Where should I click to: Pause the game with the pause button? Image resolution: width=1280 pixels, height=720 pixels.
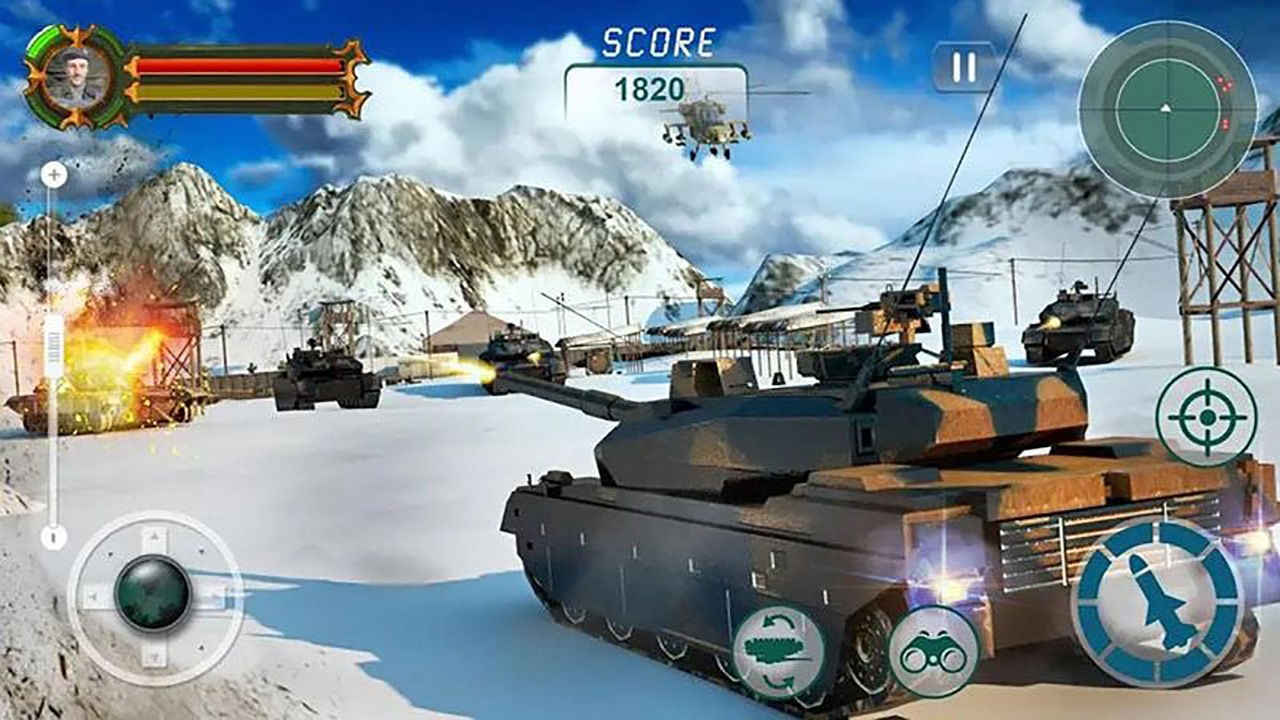(964, 67)
